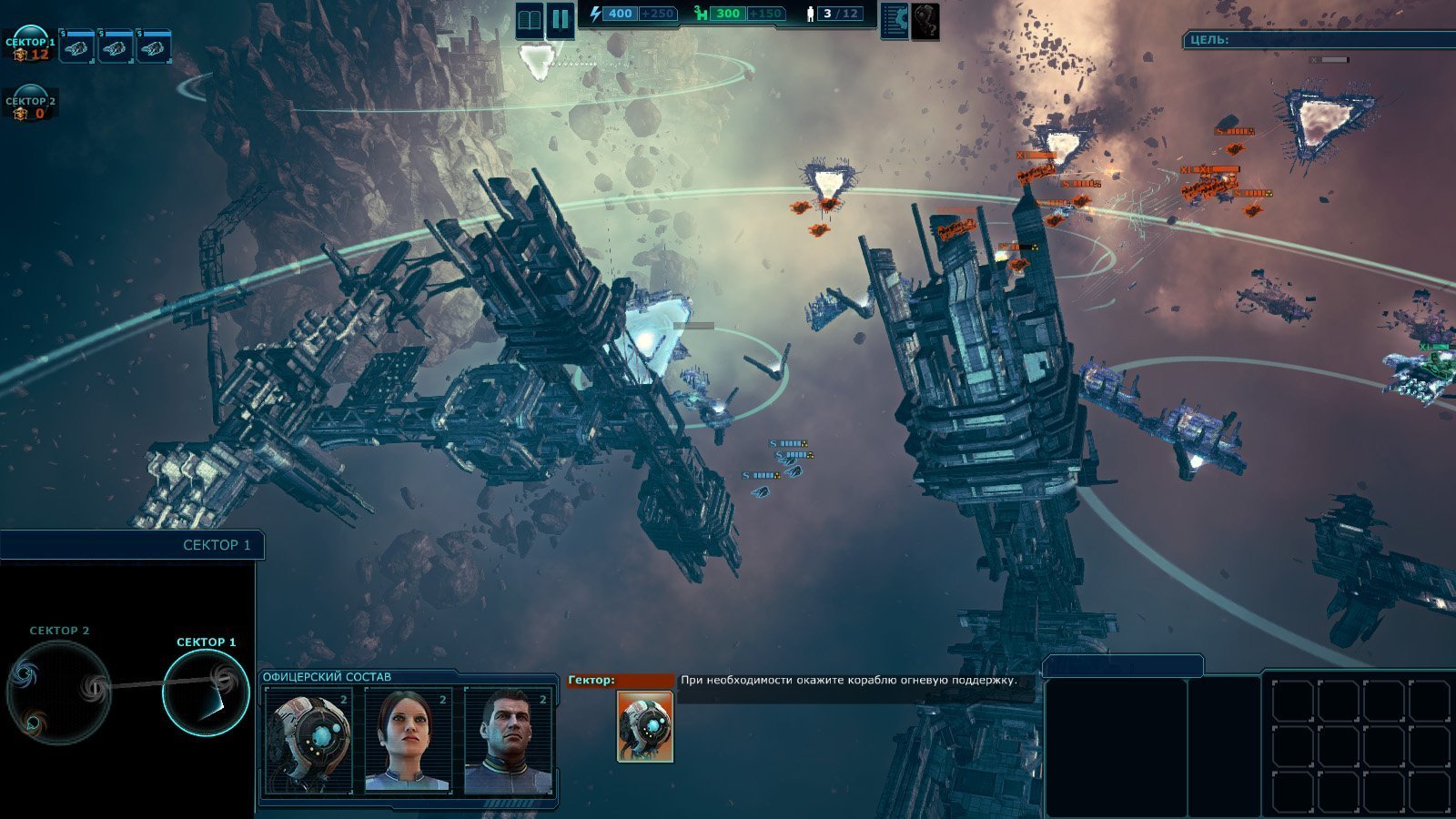The image size is (1456, 819).
Task: Select the Сектор 1 fleet group button
Action: click(30, 45)
